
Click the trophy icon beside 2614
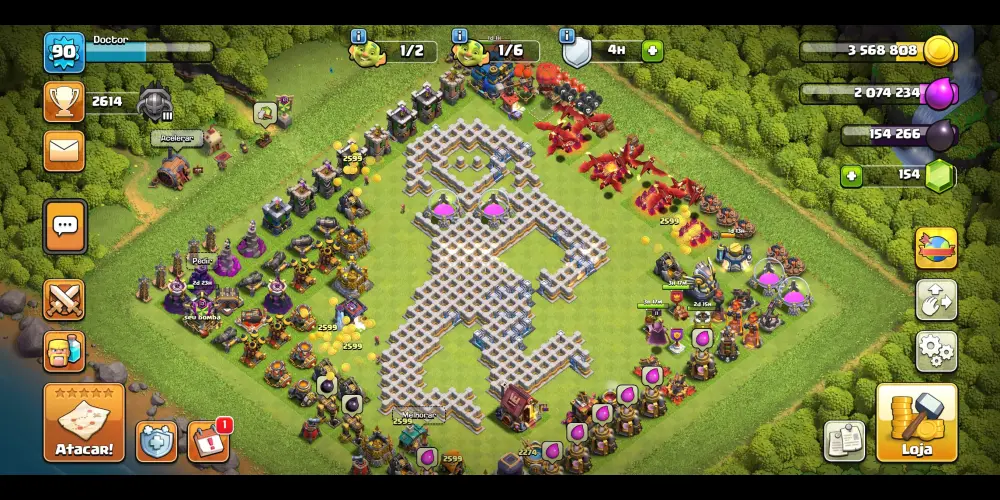pyautogui.click(x=64, y=101)
